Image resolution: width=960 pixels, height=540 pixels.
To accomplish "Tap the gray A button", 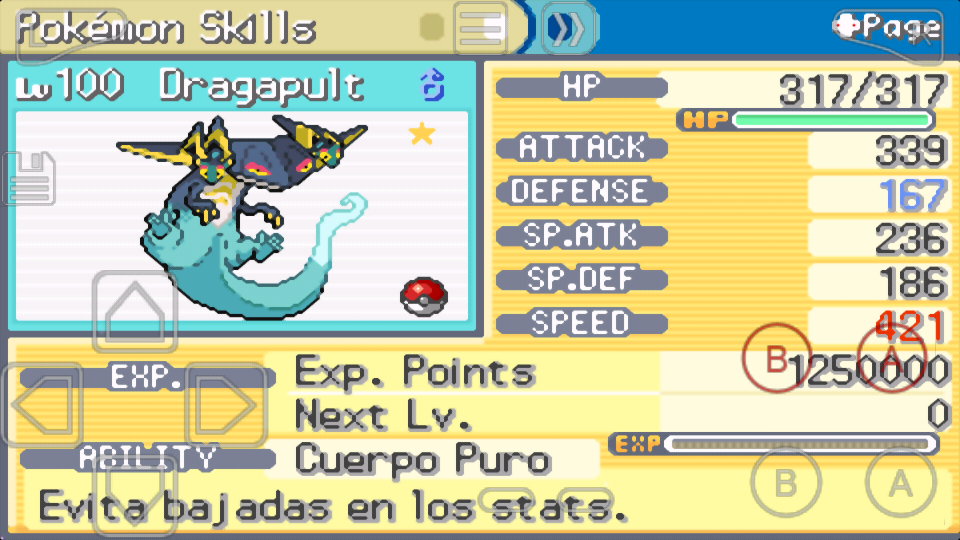I will pyautogui.click(x=901, y=483).
